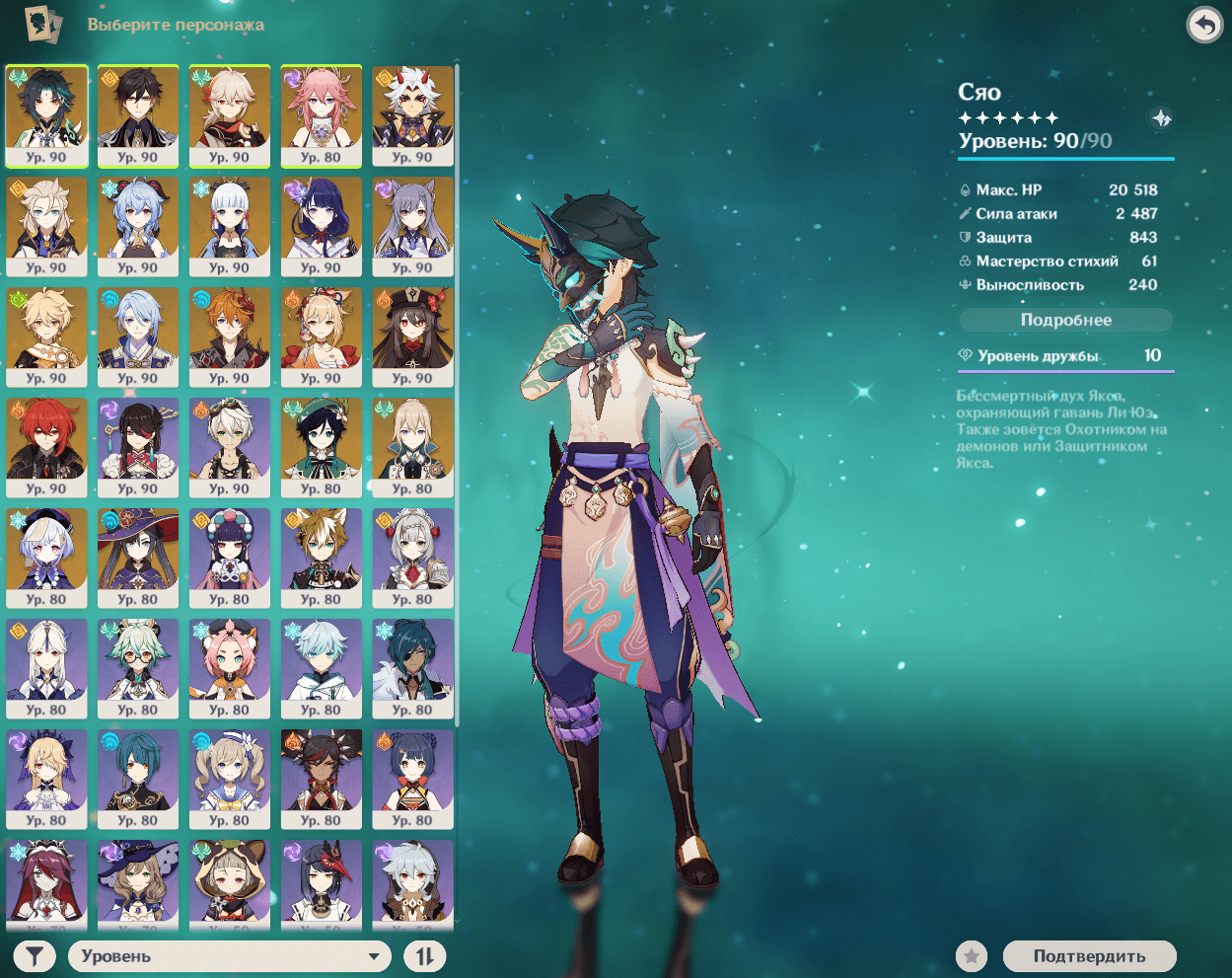Select Kaeya's eyepatch portrait
The width and height of the screenshot is (1232, 978).
pos(412,668)
